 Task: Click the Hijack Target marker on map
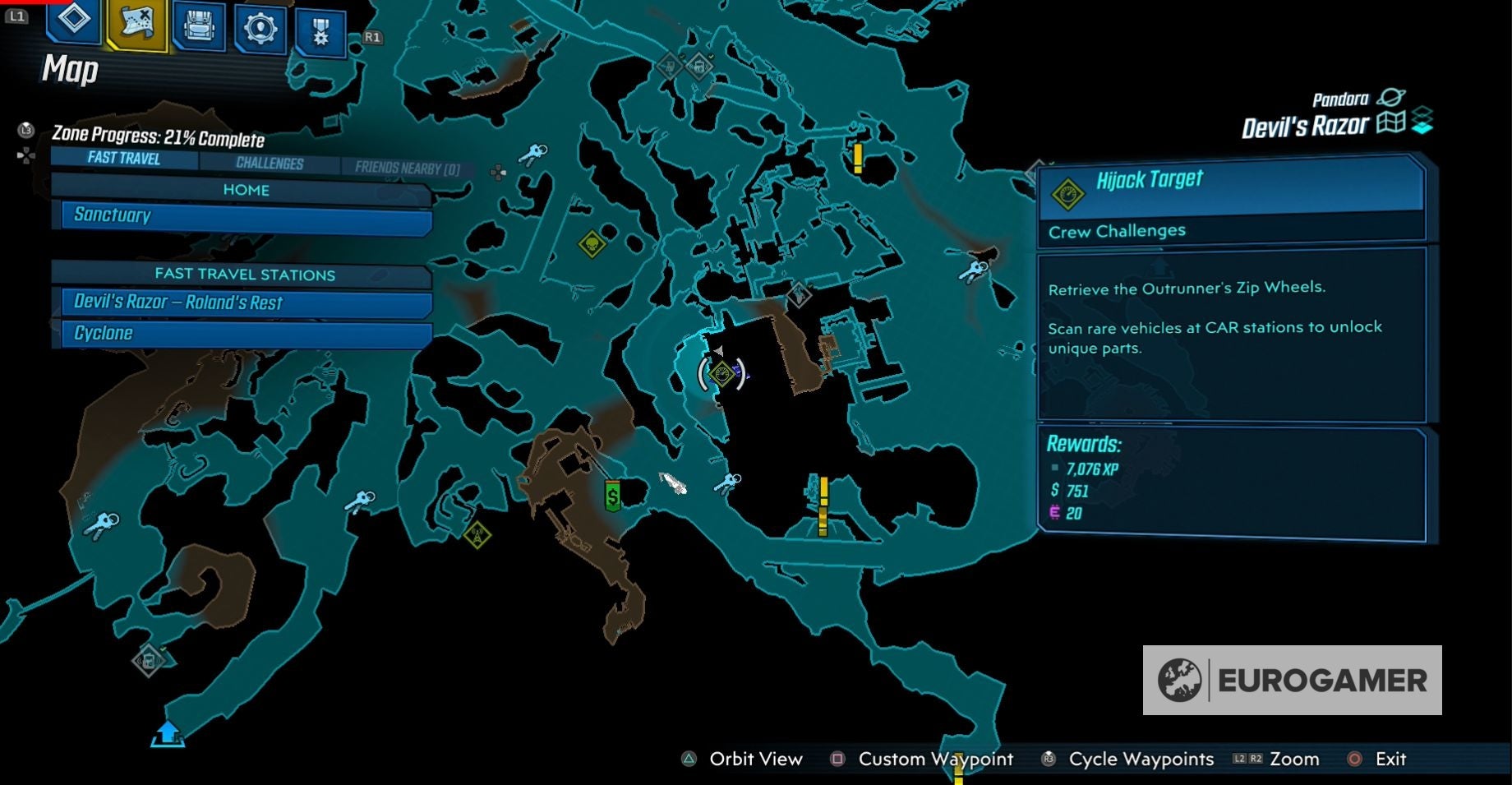click(x=721, y=374)
